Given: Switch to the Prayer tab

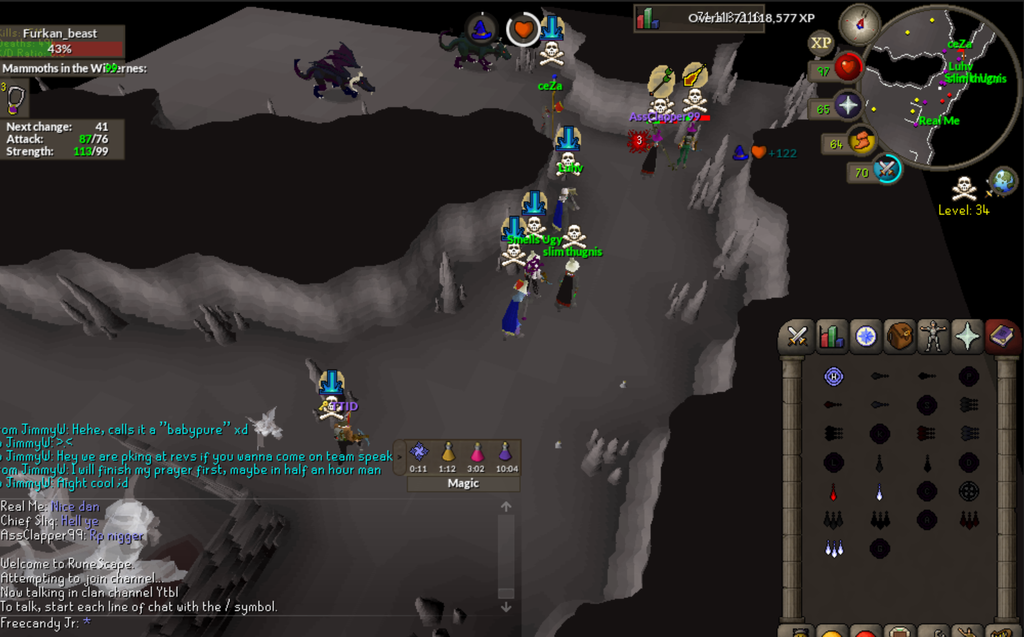Looking at the screenshot, I should pyautogui.click(x=968, y=337).
